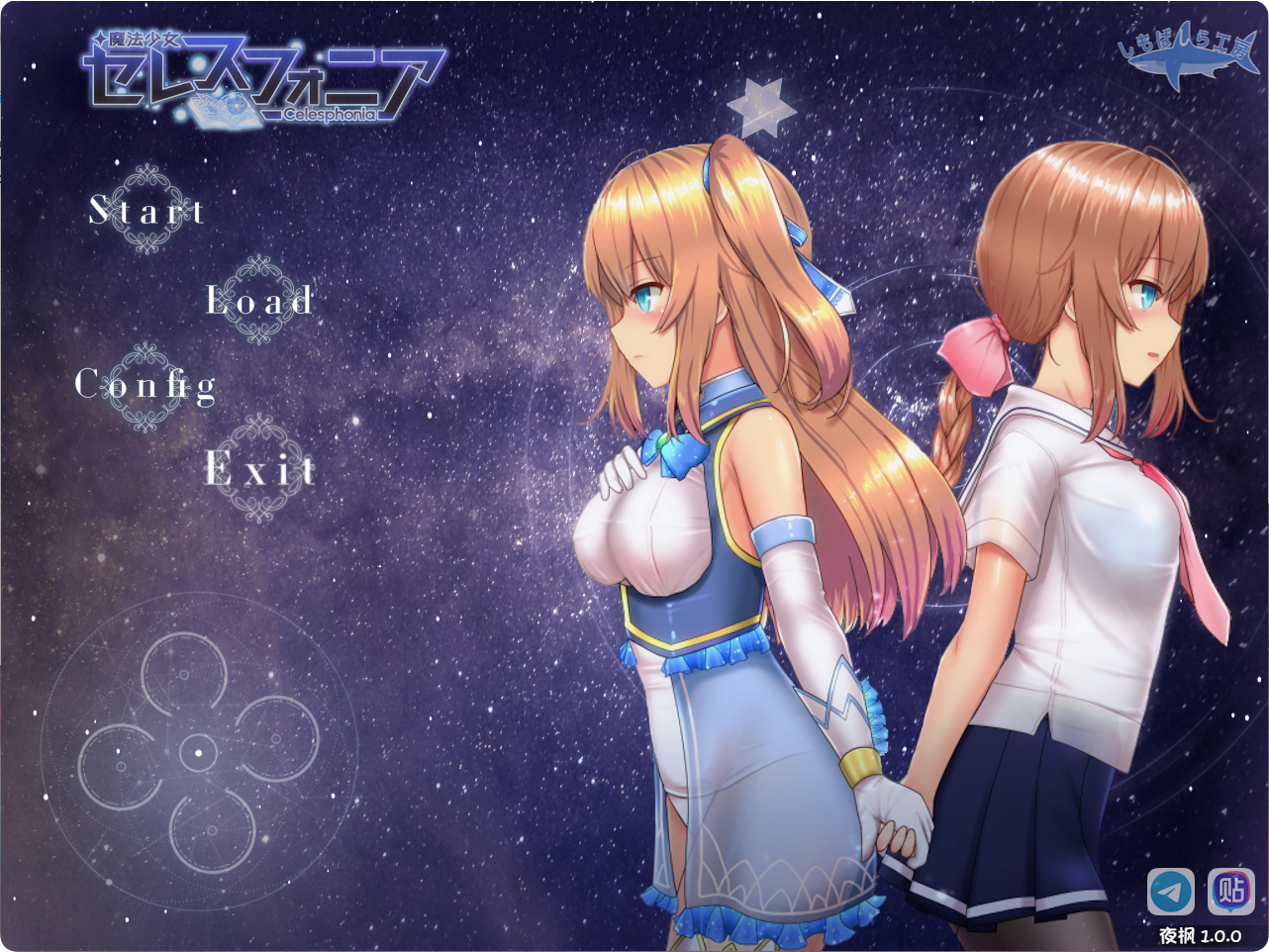This screenshot has width=1269, height=952.
Task: Click the Telegram paper plane icon
Action: click(1171, 892)
